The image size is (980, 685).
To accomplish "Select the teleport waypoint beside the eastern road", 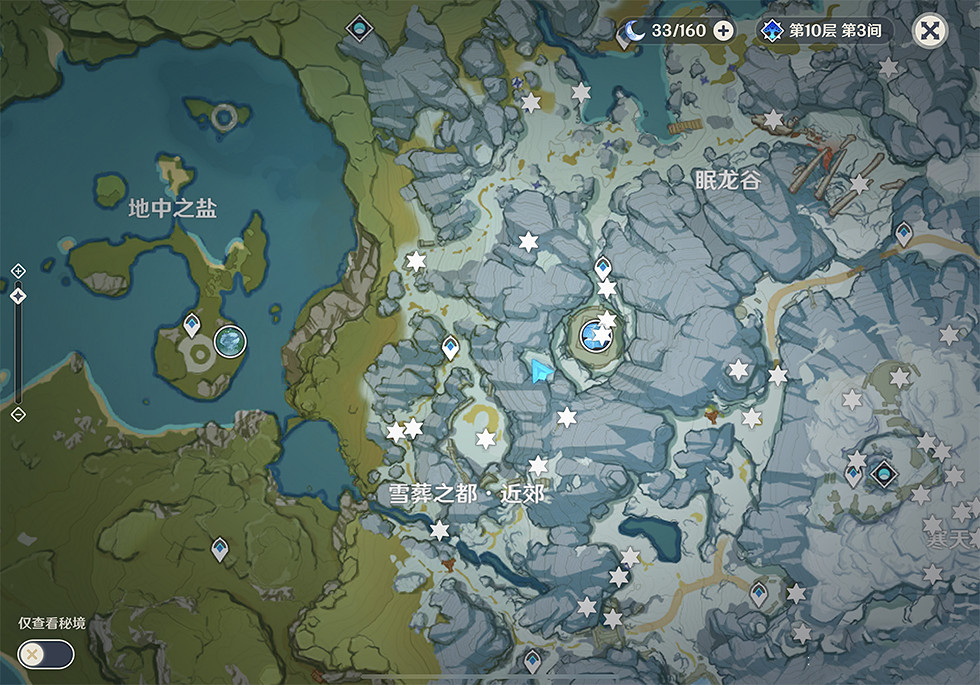I will pyautogui.click(x=904, y=233).
